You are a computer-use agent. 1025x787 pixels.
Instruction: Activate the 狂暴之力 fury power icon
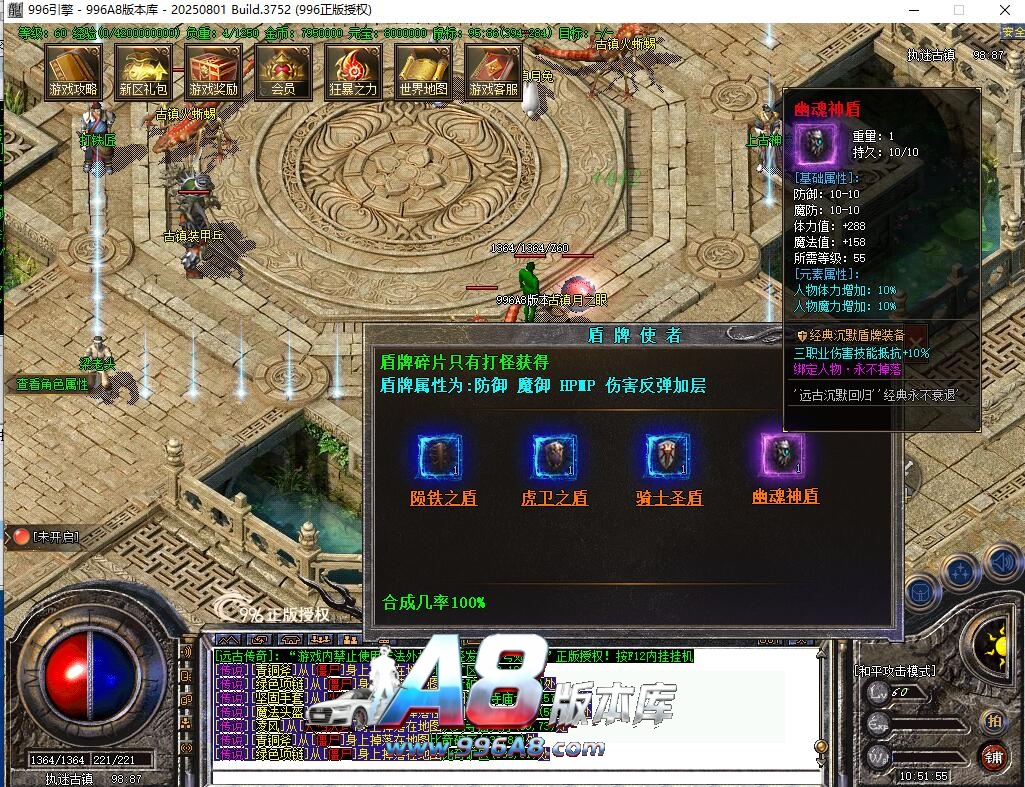pos(353,71)
